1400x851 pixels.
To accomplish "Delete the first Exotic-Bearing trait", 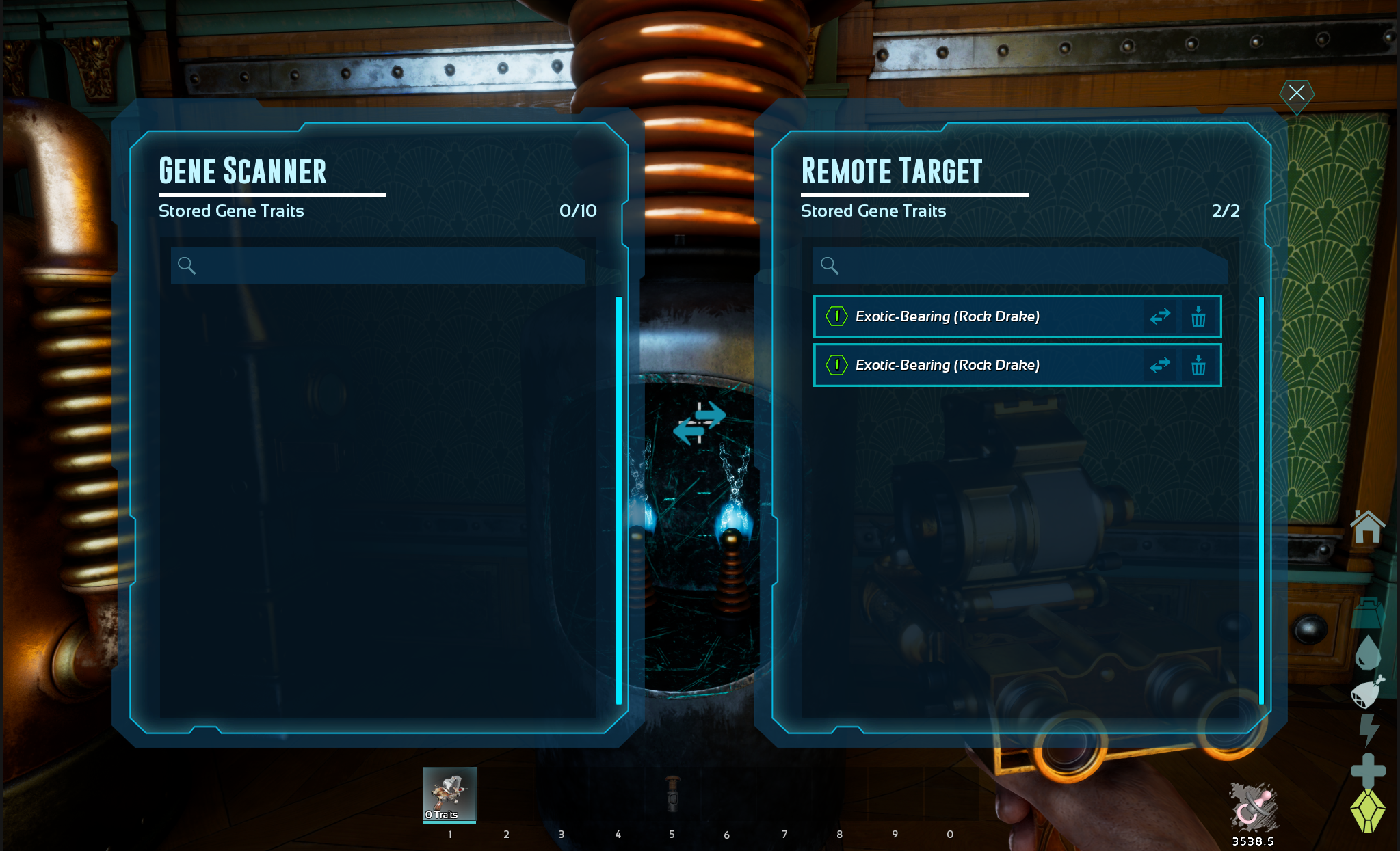I will click(1198, 316).
